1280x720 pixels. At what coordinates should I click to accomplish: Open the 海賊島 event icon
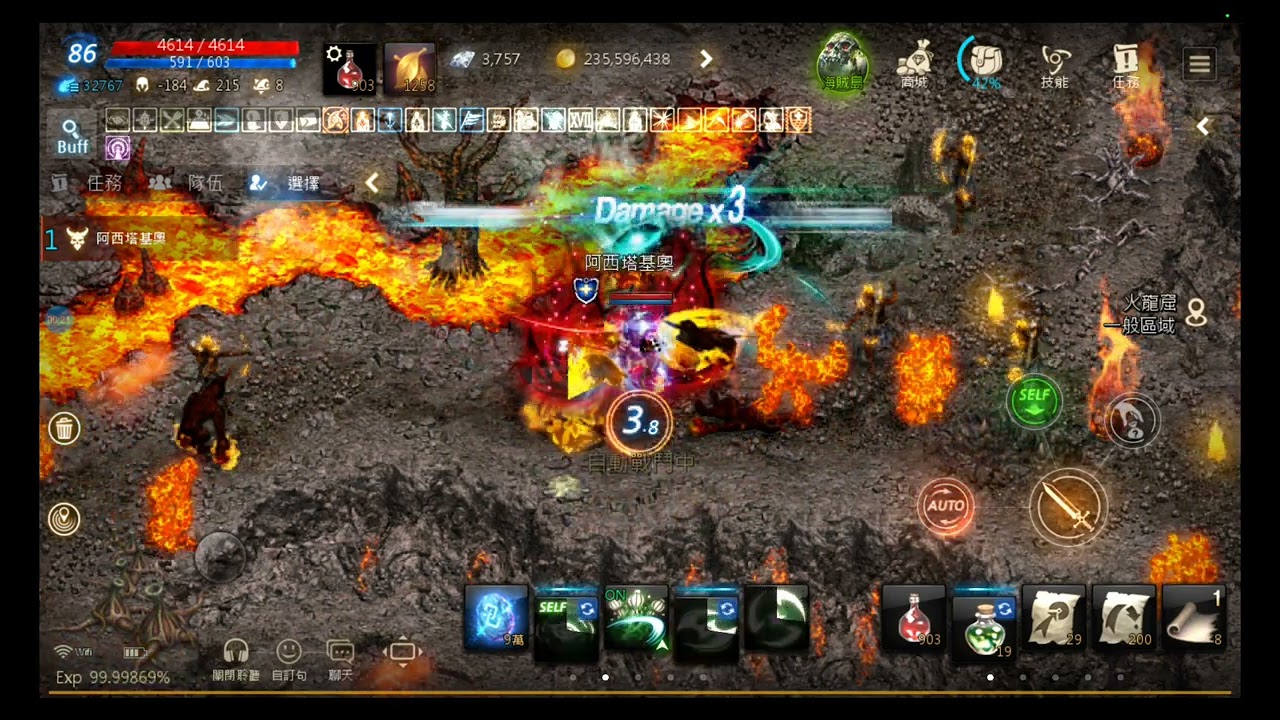point(843,64)
